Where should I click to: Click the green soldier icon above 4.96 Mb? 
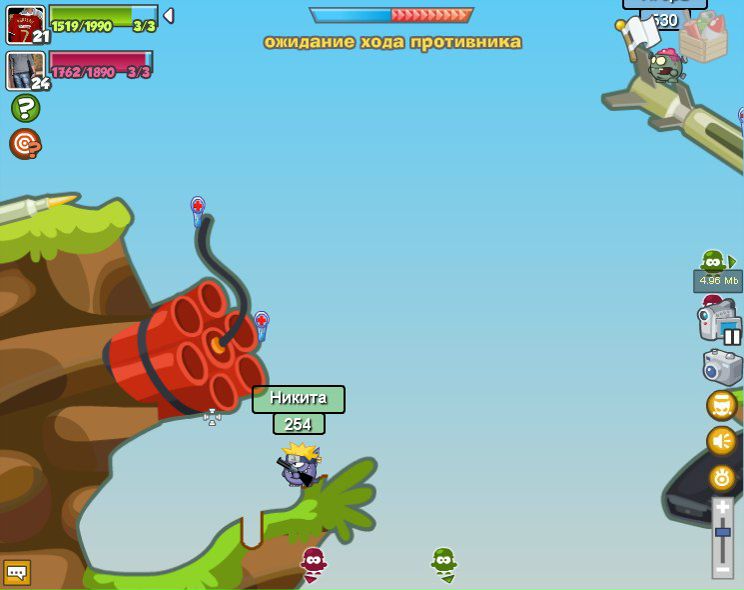pos(714,262)
